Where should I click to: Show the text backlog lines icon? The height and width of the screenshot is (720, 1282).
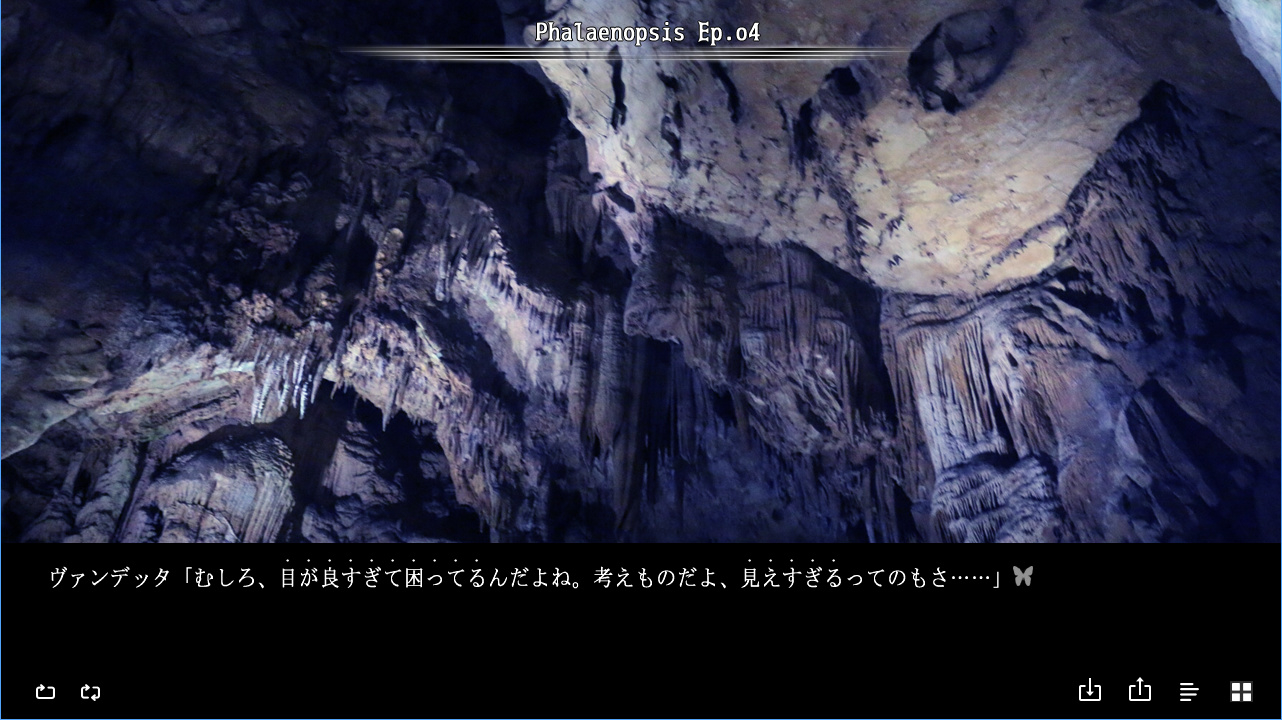click(1189, 691)
